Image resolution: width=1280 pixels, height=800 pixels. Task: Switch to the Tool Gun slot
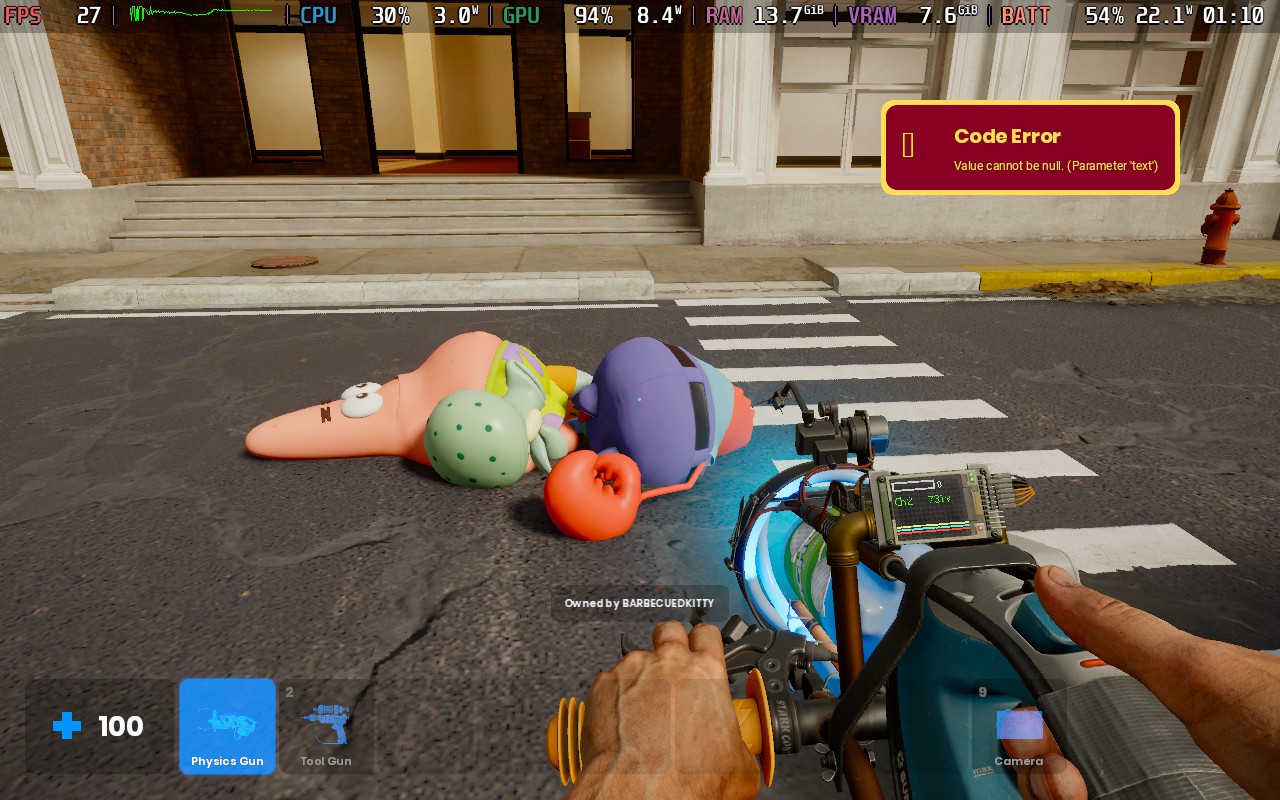326,727
